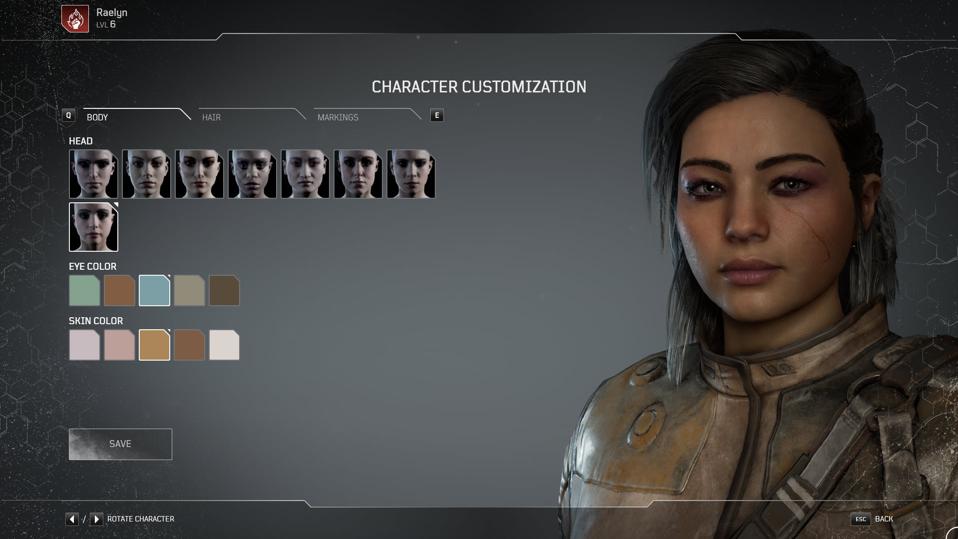Select the medium brown skin color

[x=189, y=345]
